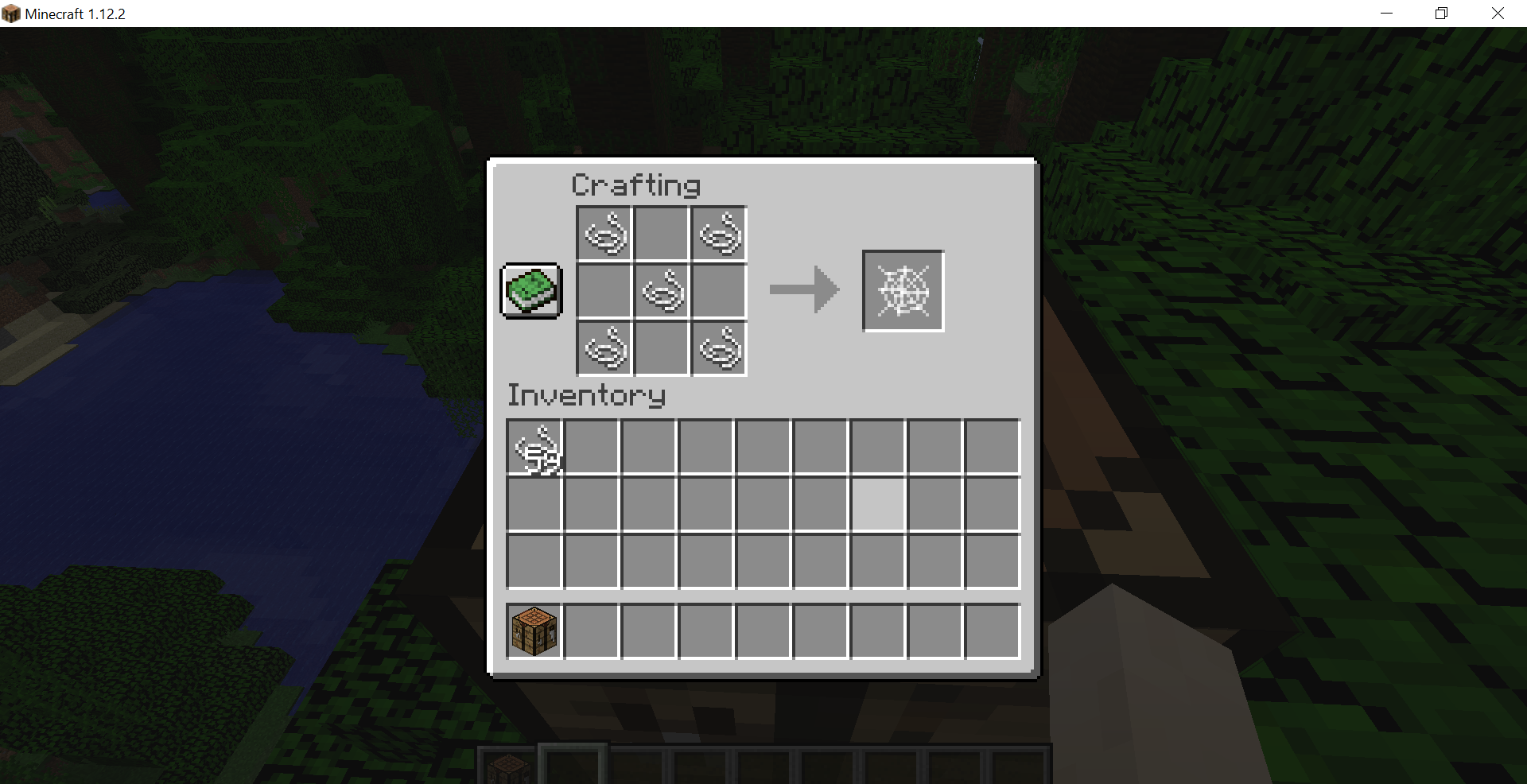Click the progress arrow between grid and result

[803, 290]
